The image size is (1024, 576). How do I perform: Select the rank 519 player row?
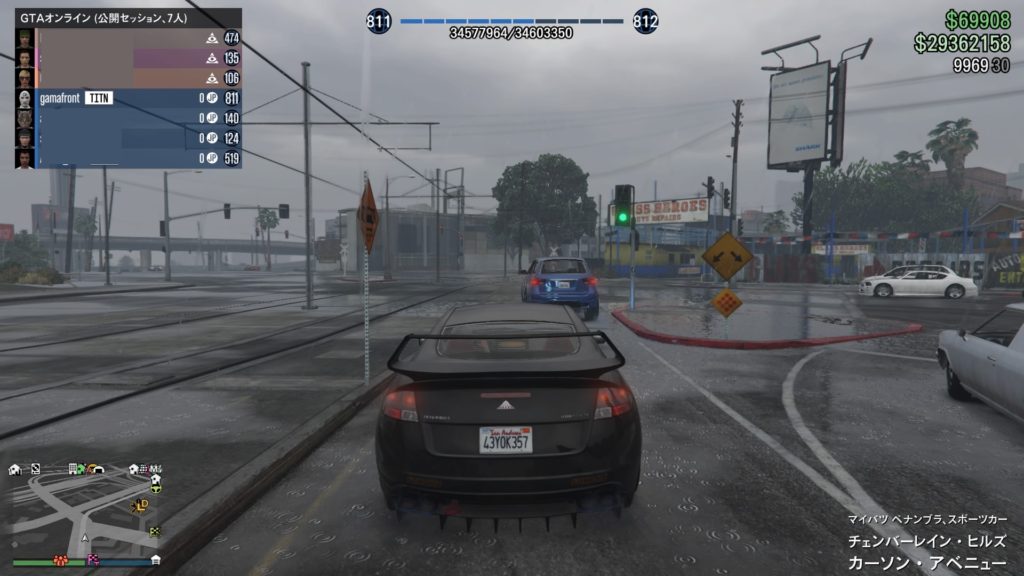(x=128, y=158)
